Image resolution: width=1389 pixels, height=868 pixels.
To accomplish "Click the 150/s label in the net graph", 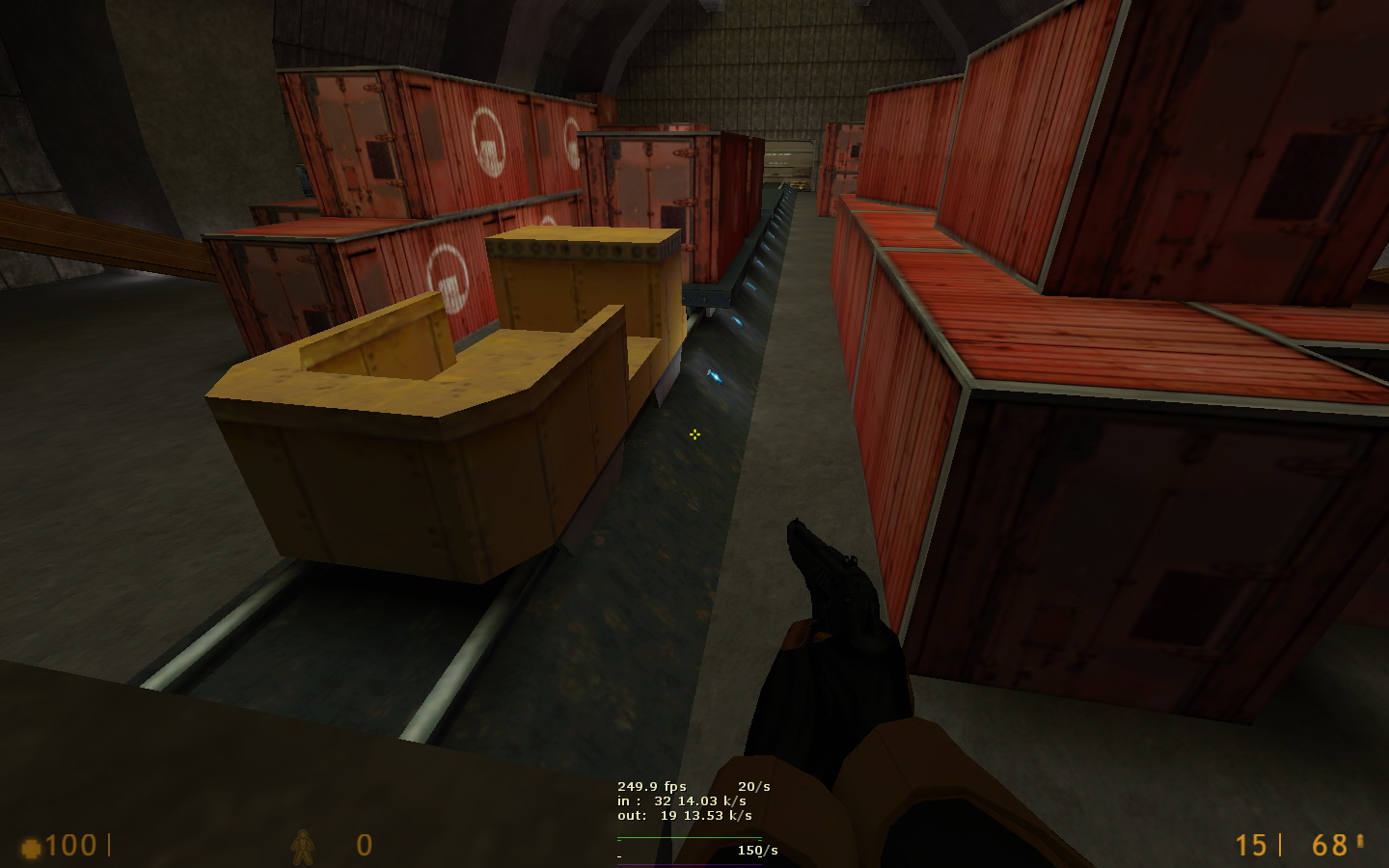I will point(757,850).
